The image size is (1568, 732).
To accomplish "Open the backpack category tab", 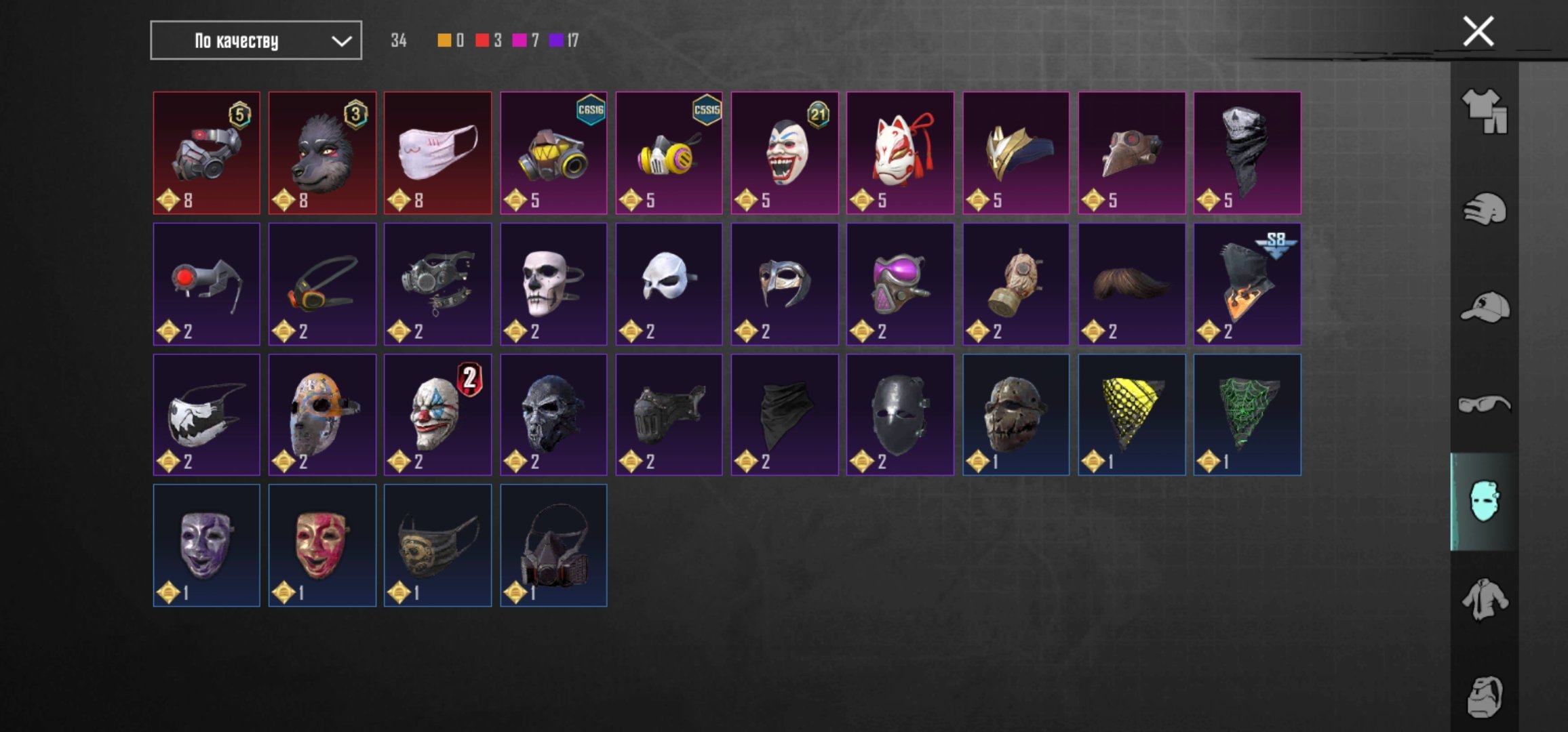I will tap(1484, 696).
